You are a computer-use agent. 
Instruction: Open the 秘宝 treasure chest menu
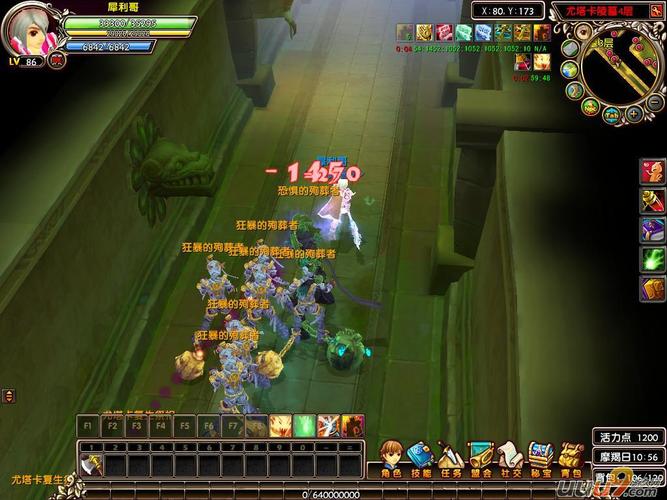pos(541,459)
